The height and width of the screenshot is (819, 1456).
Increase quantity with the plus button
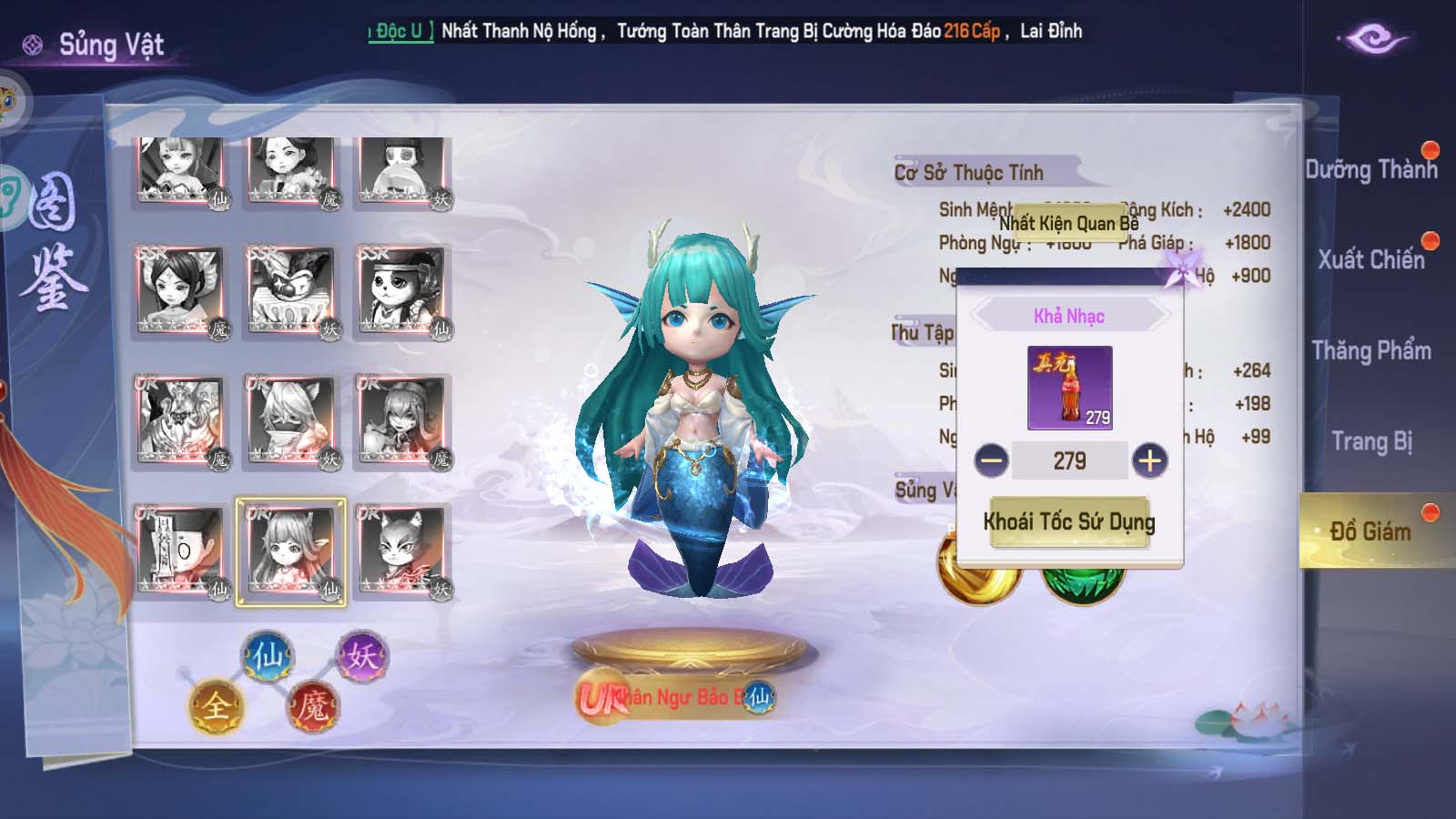point(1149,460)
